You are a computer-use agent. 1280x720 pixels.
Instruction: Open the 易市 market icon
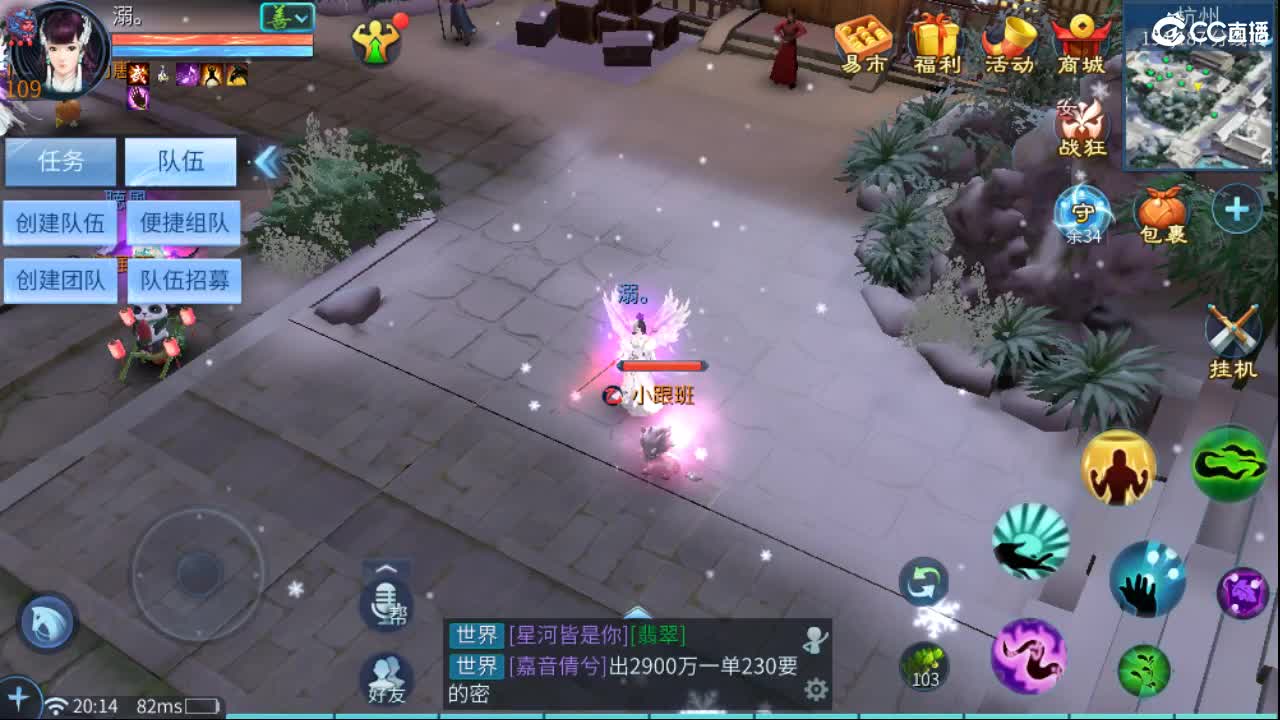click(861, 42)
